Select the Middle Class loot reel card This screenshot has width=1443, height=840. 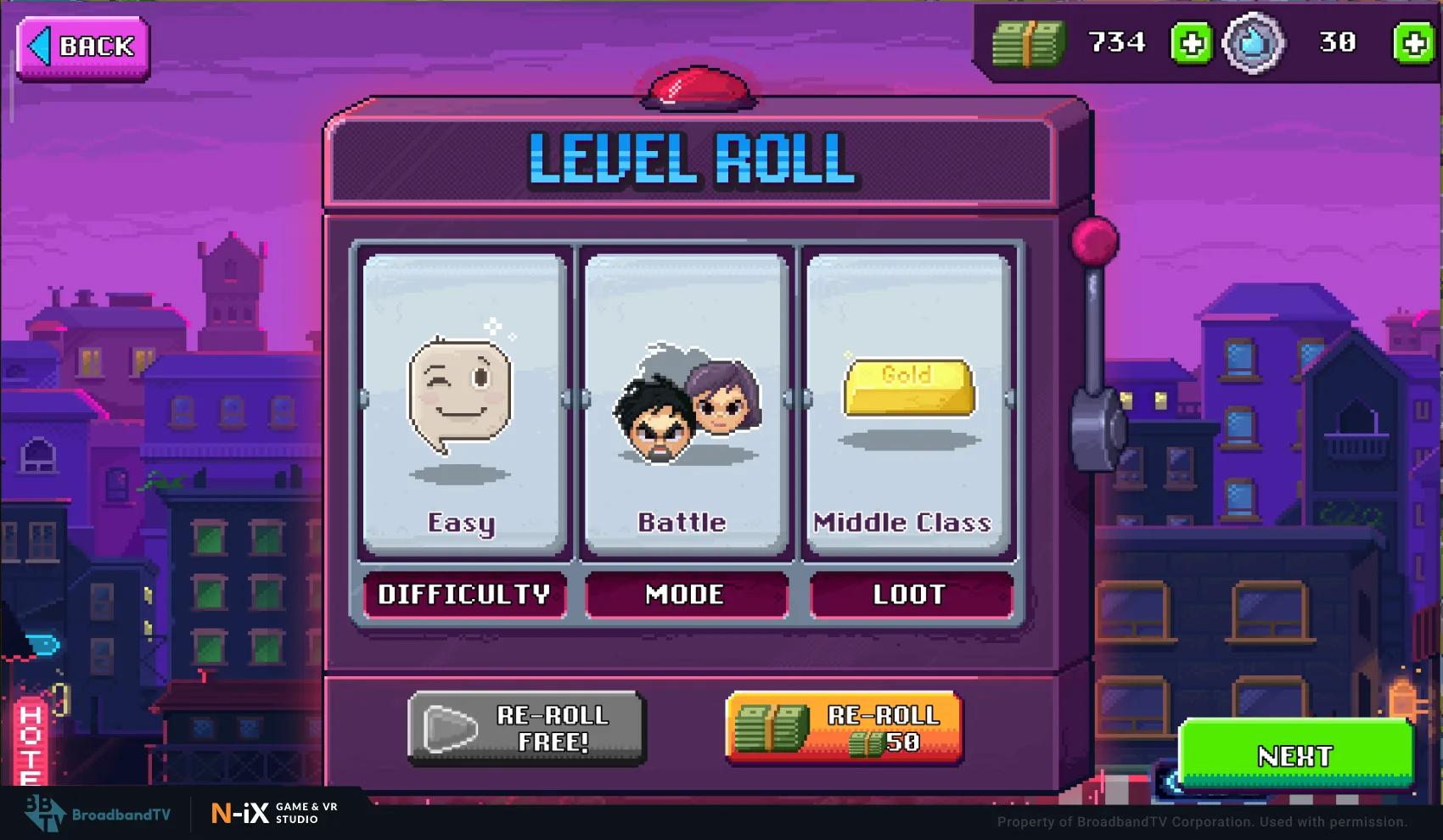click(x=908, y=403)
